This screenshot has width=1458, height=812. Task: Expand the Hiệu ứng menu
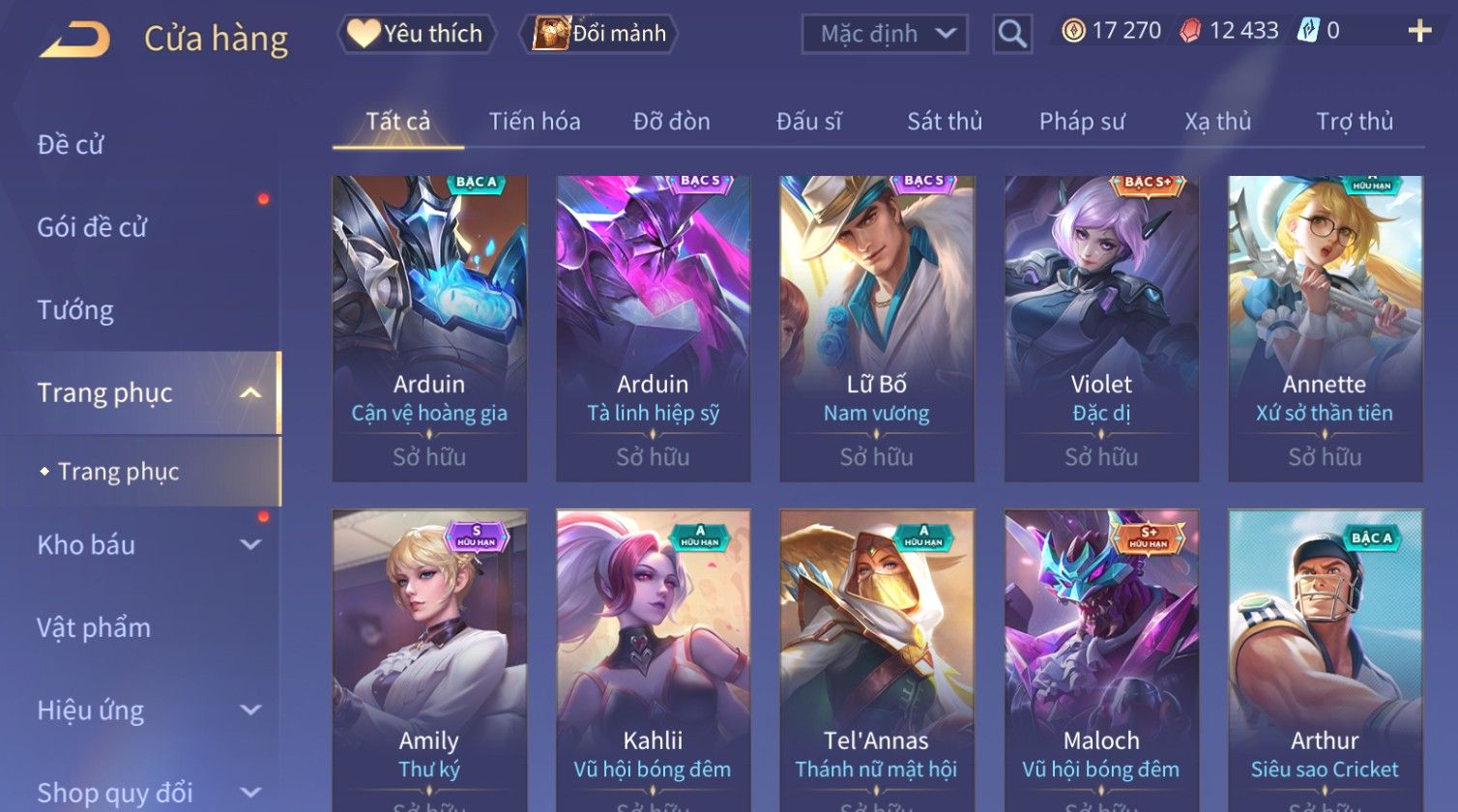pos(145,710)
